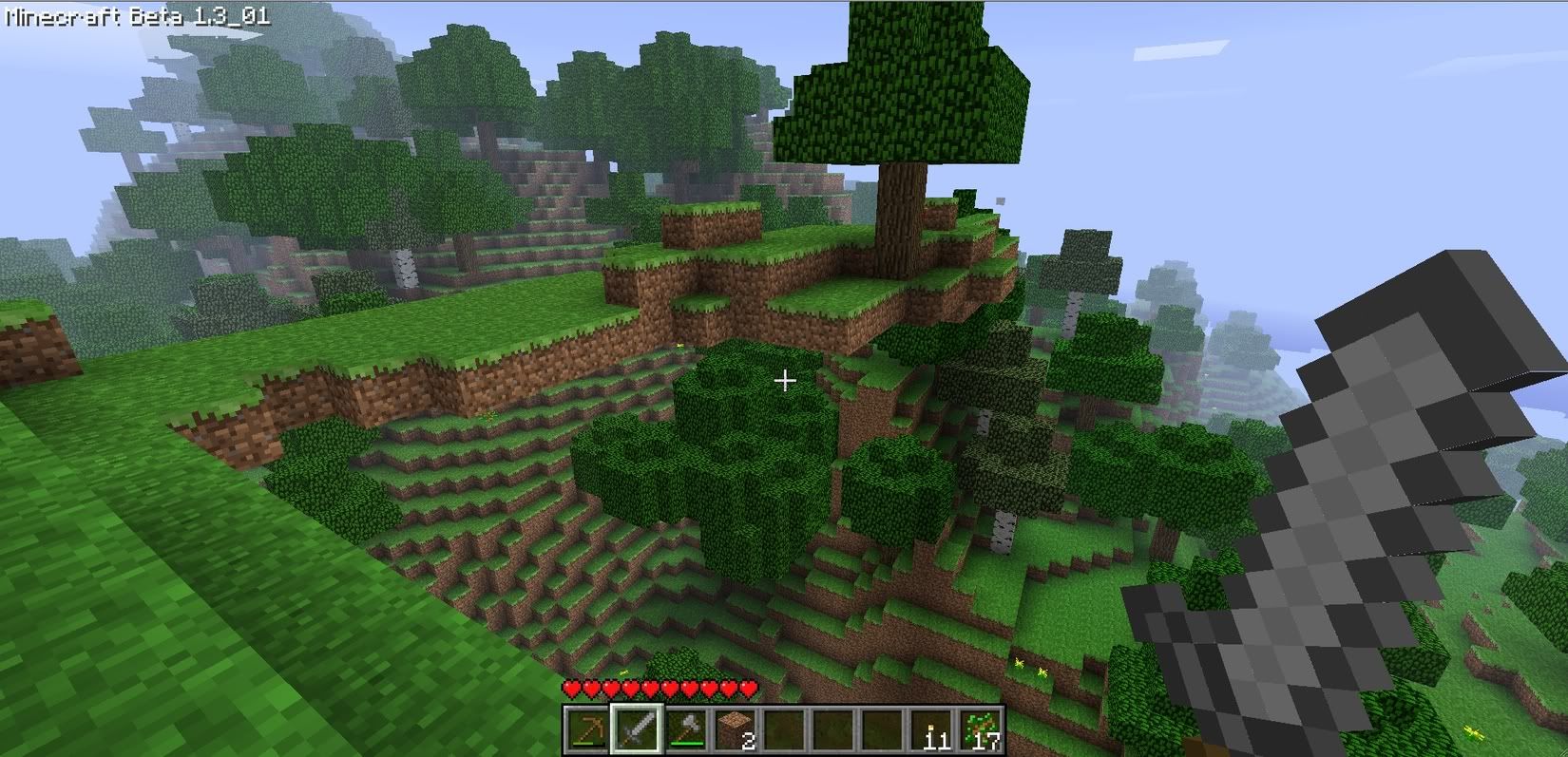Image resolution: width=1568 pixels, height=757 pixels.
Task: Select the torch stack of eleven
Action: [x=931, y=729]
